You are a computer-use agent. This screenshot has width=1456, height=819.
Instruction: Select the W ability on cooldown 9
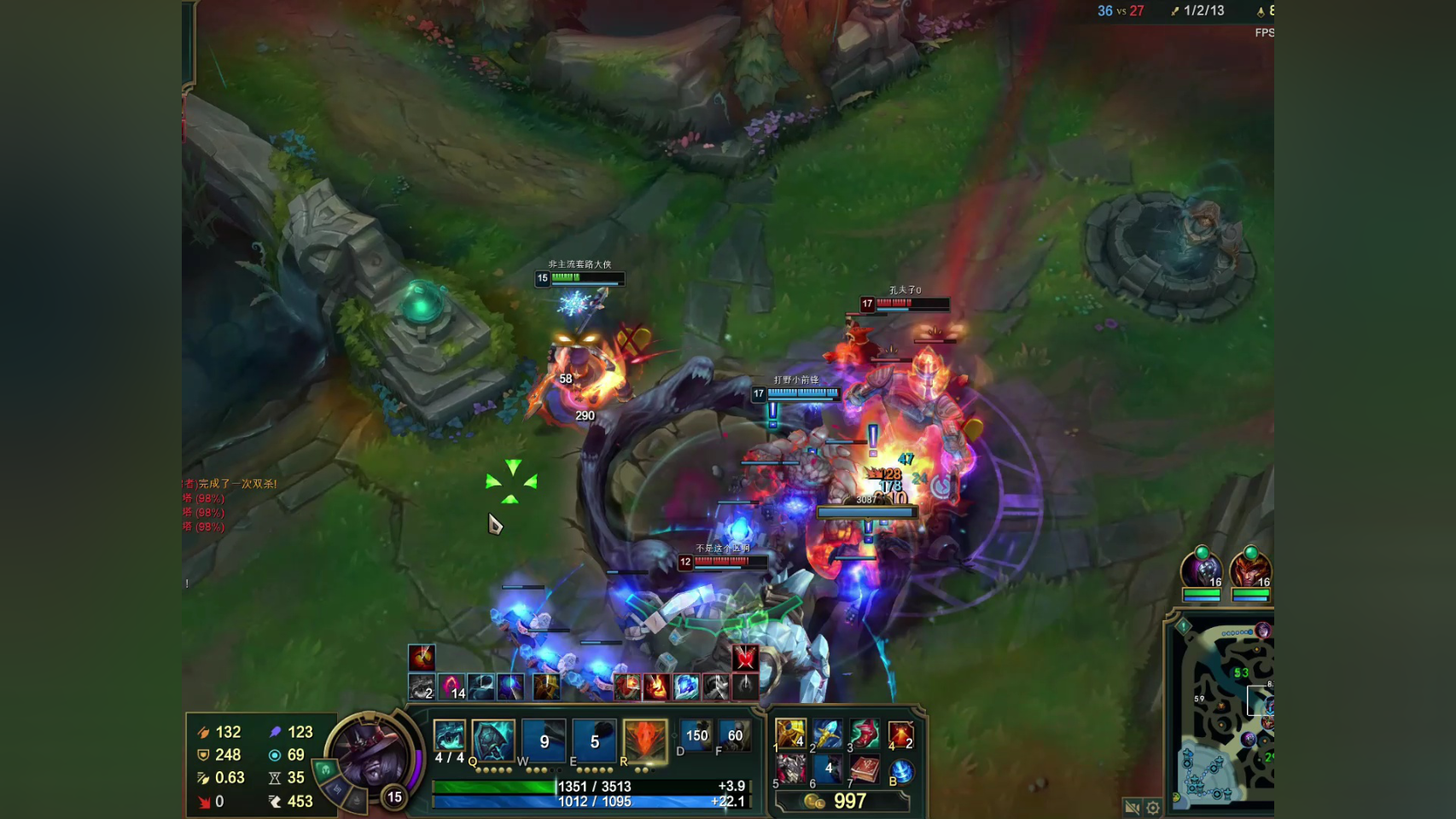tap(544, 741)
